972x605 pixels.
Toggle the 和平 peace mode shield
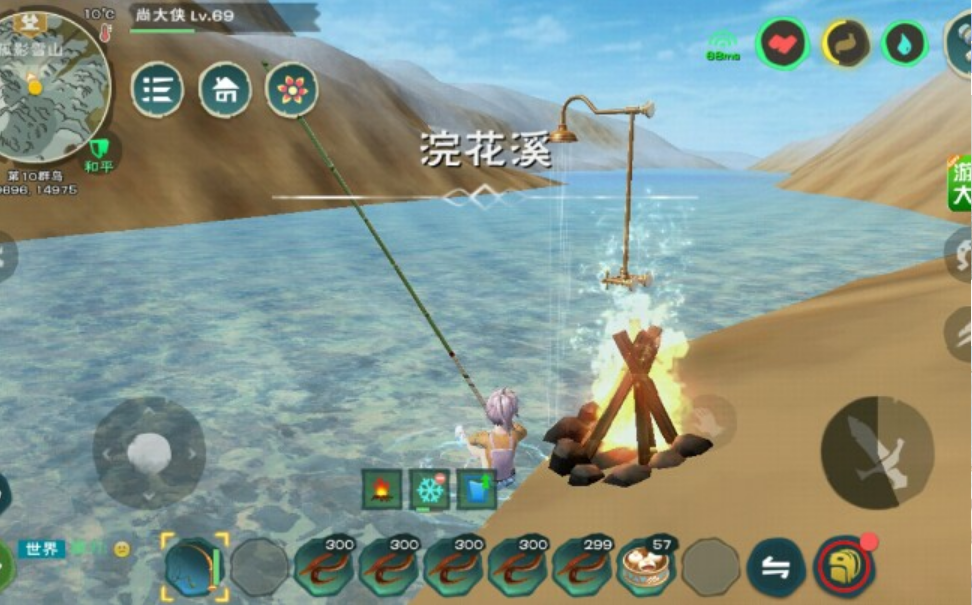[98, 153]
